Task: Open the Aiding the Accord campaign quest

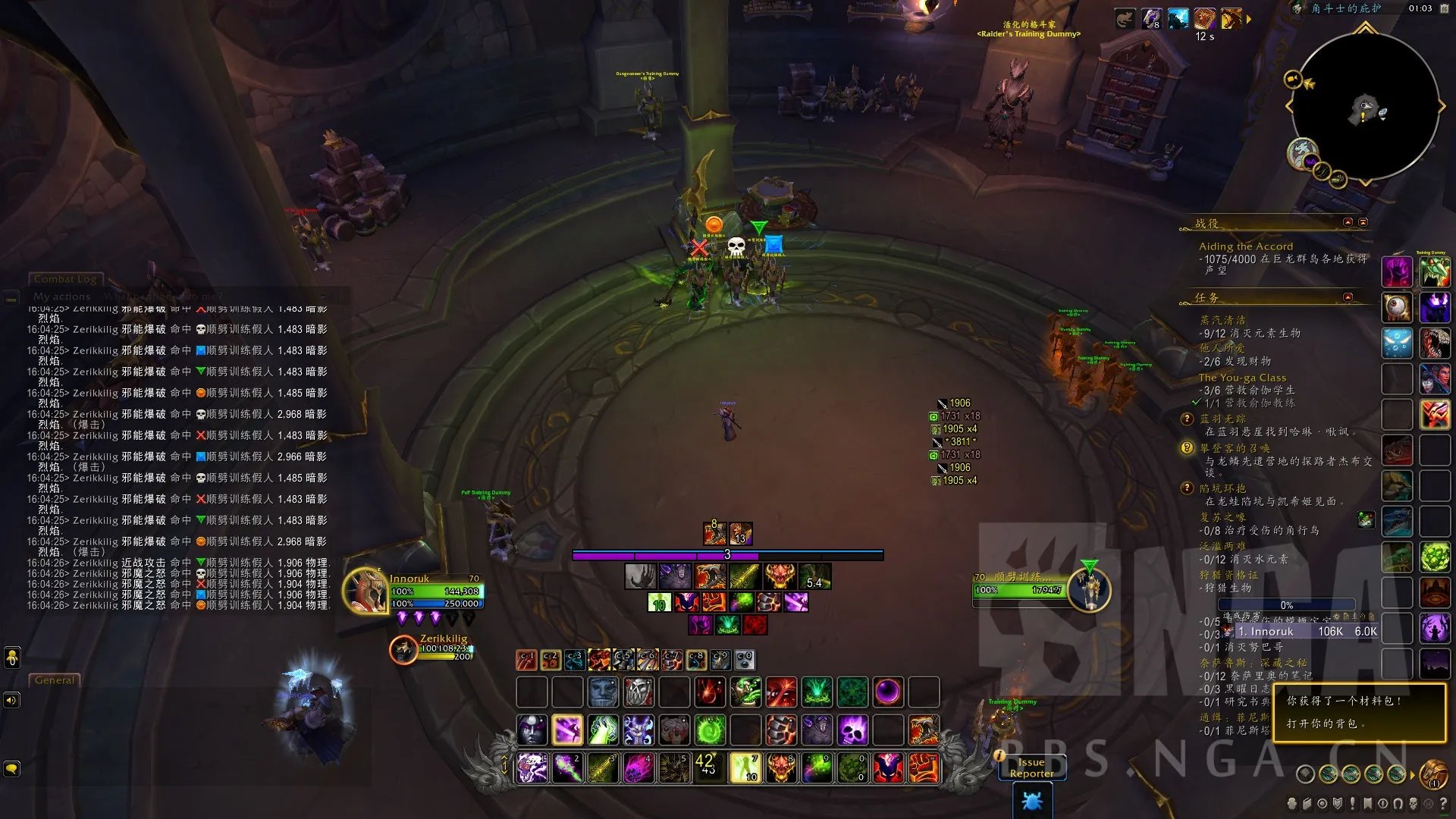Action: [x=1245, y=246]
